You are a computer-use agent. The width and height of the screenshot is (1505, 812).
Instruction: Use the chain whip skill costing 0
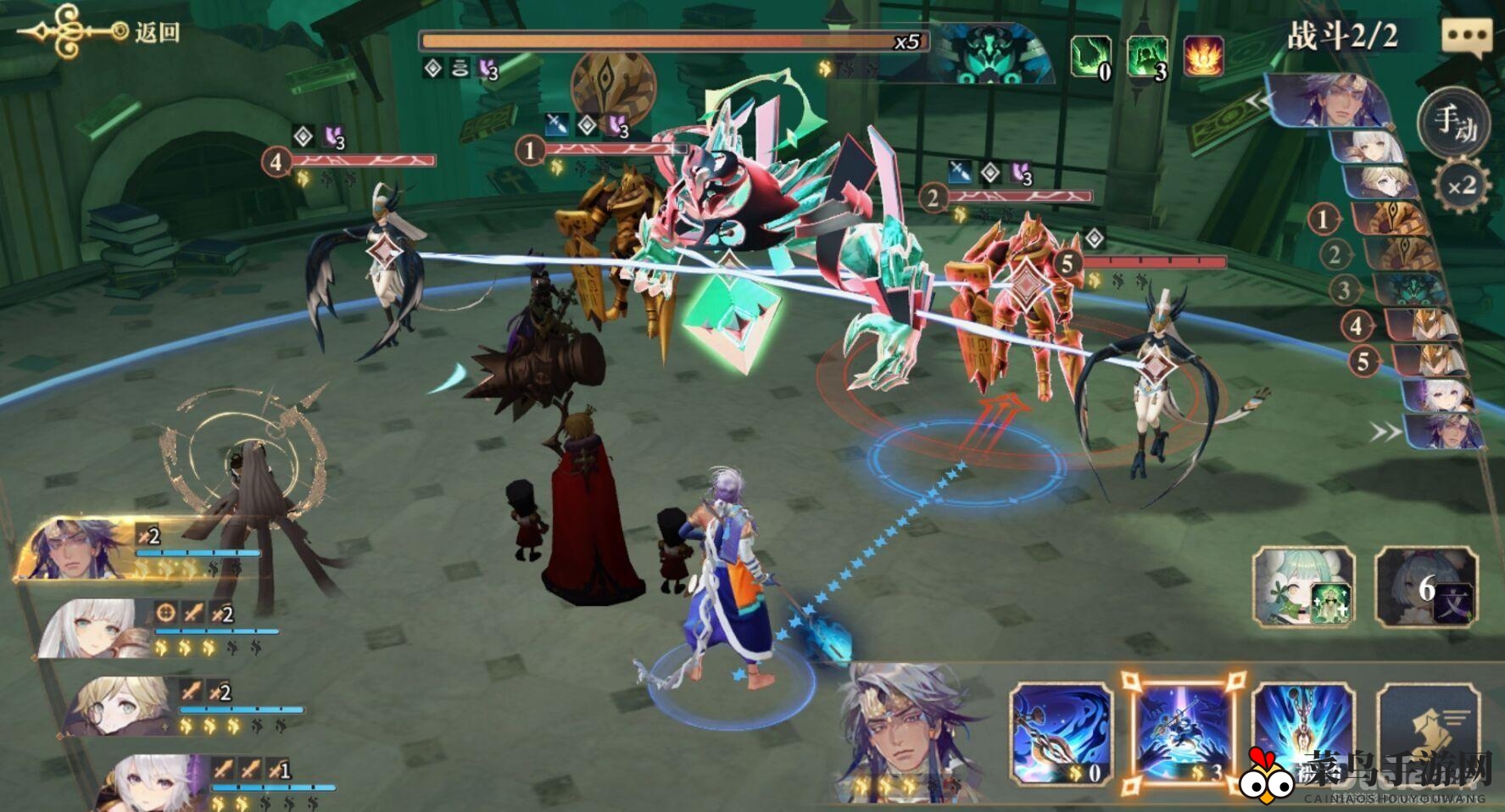click(x=1062, y=734)
